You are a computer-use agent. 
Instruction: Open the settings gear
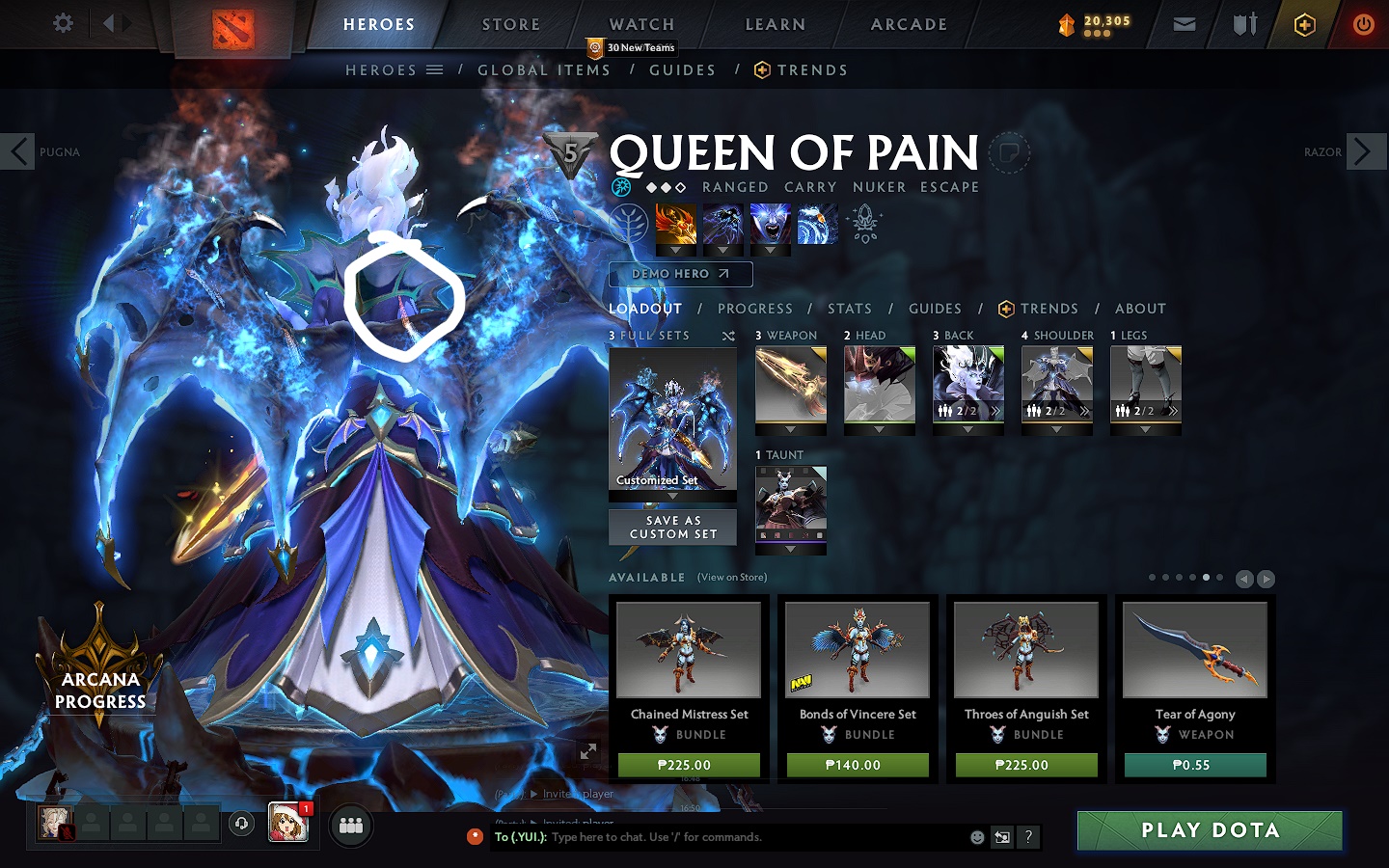click(x=63, y=23)
